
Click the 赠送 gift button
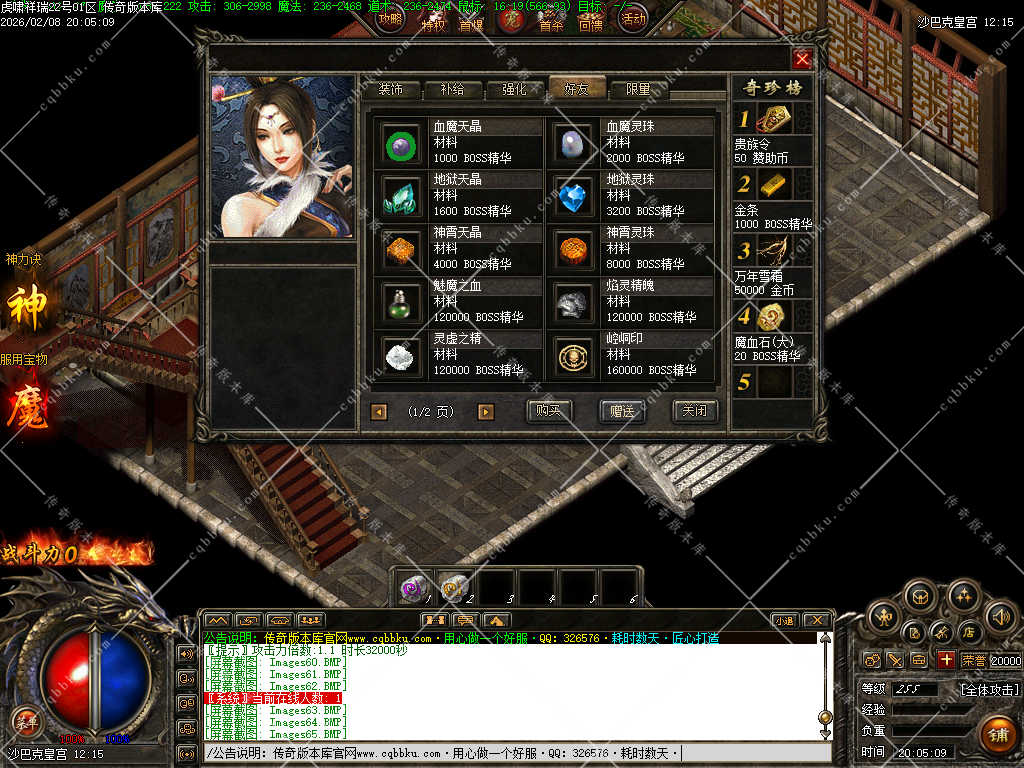pos(622,411)
